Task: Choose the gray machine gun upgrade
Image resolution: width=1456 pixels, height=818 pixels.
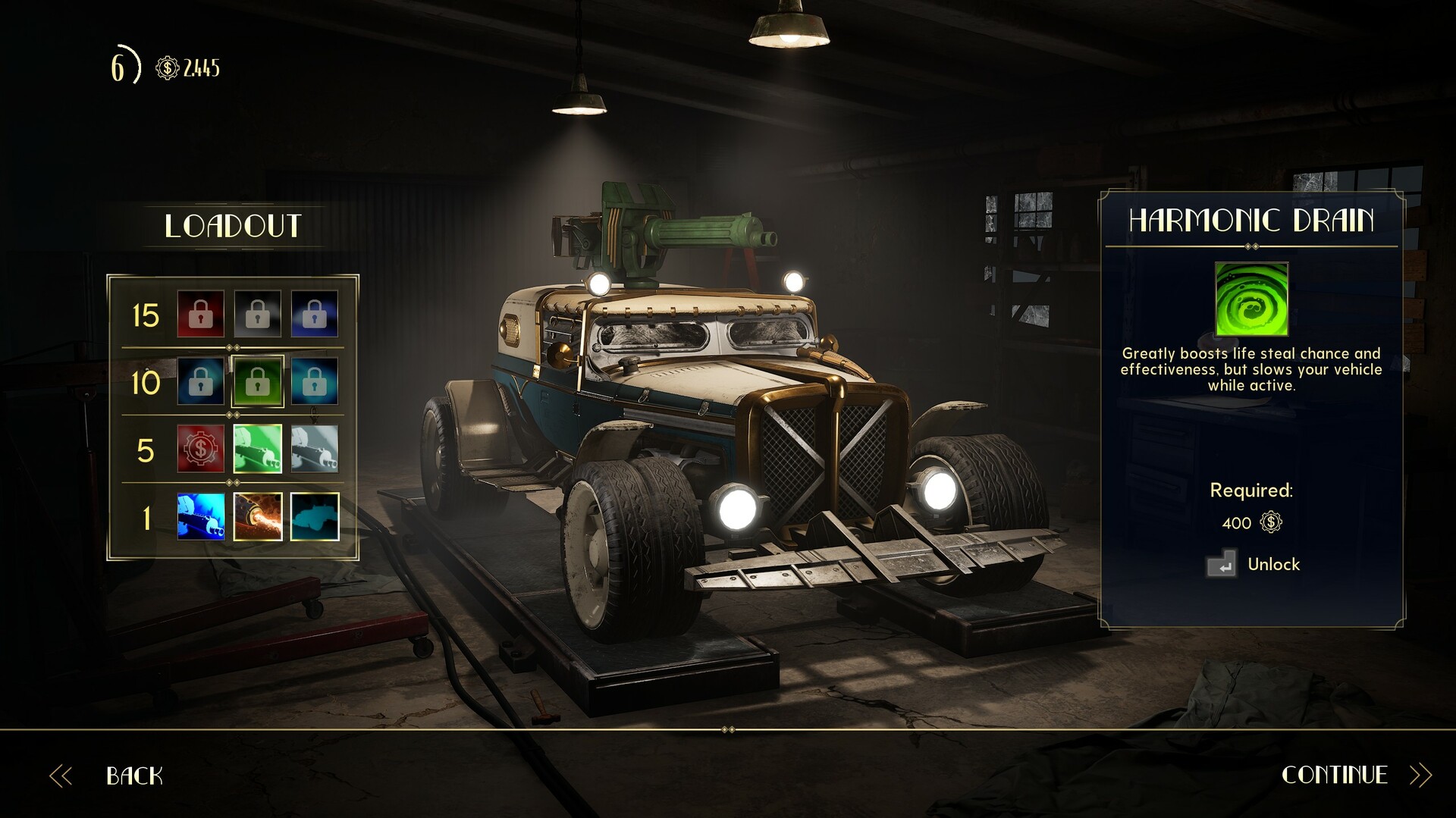Action: pyautogui.click(x=315, y=449)
